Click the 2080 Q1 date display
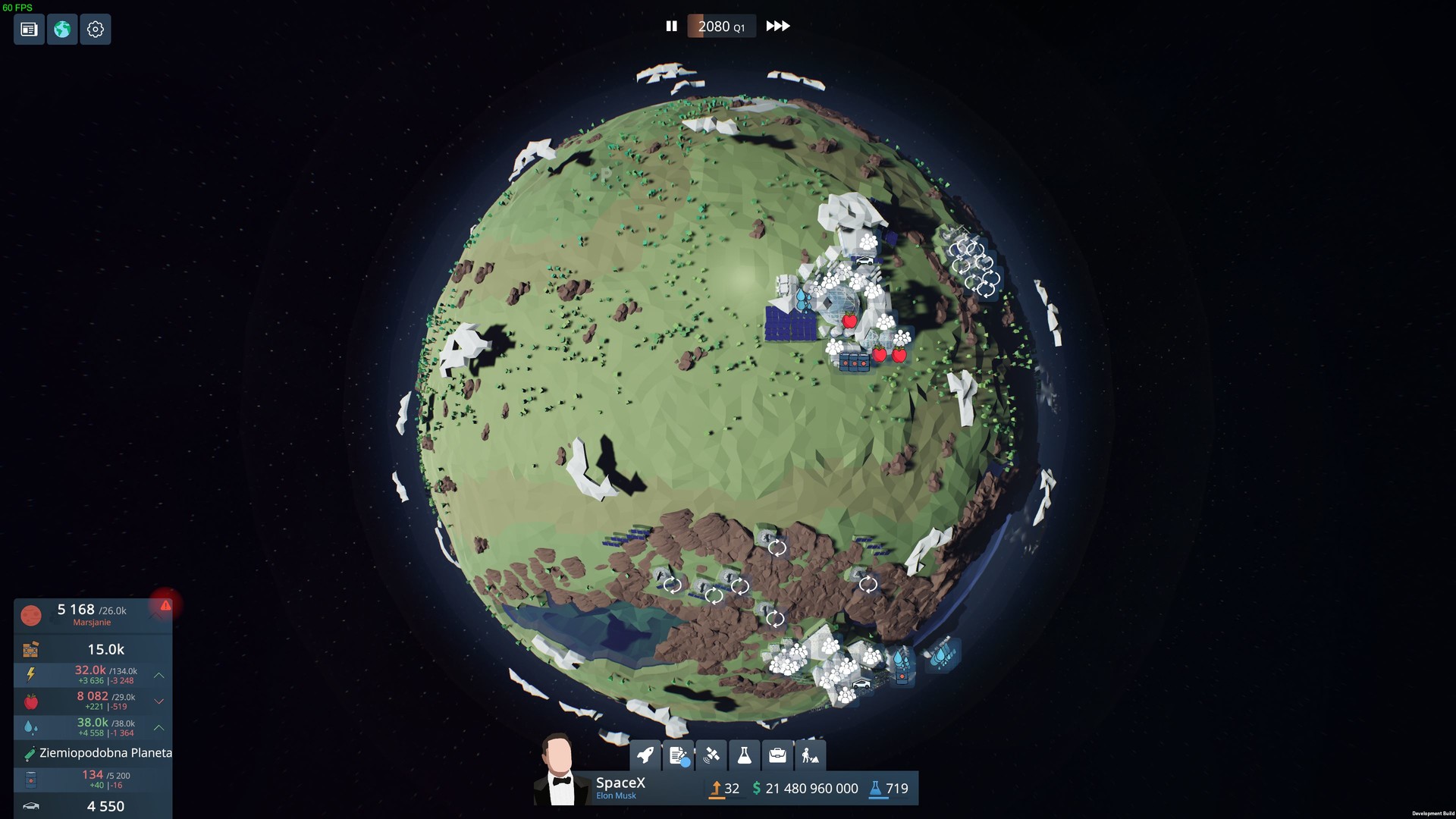 tap(720, 25)
